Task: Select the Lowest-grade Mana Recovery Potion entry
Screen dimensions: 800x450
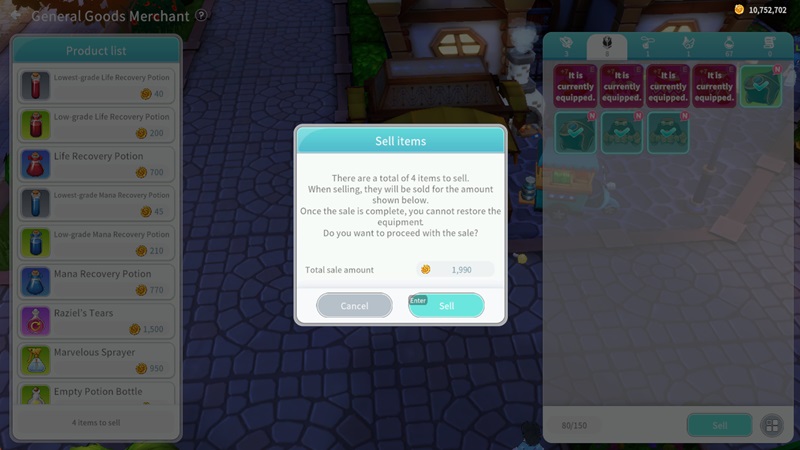Action: tap(96, 203)
